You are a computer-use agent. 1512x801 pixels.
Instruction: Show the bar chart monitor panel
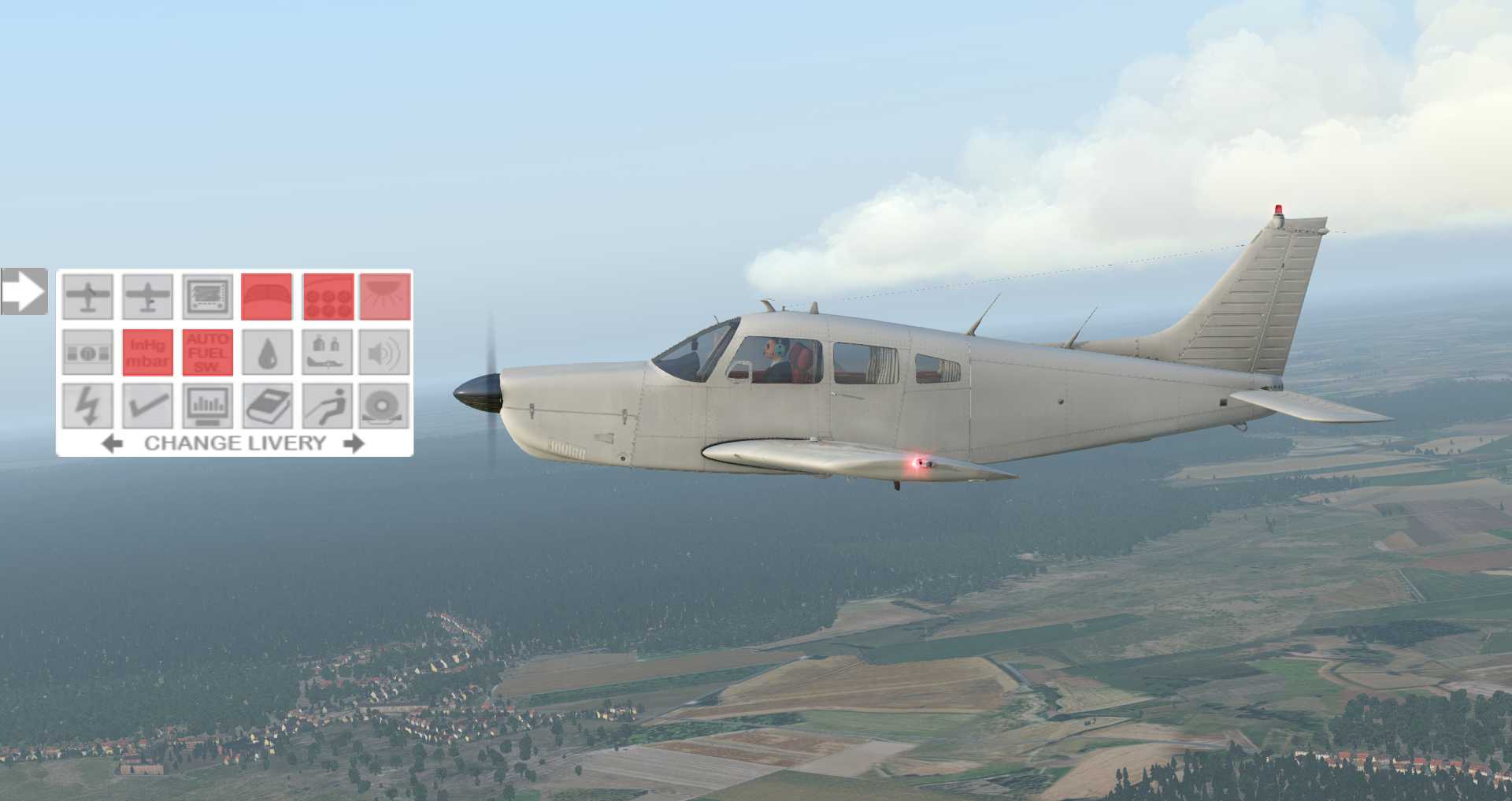208,406
